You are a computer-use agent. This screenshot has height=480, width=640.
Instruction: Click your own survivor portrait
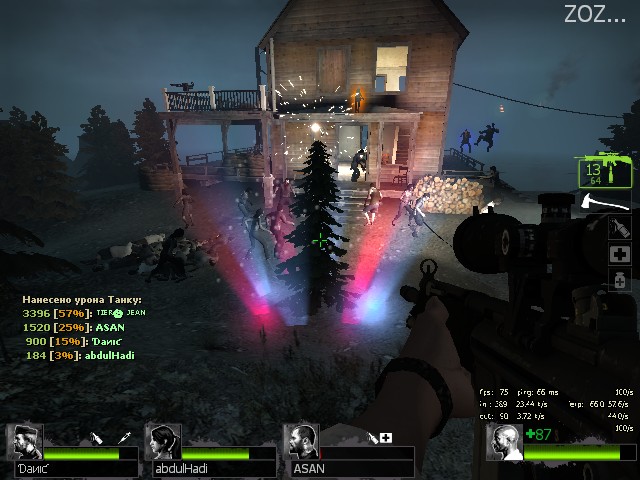click(505, 444)
